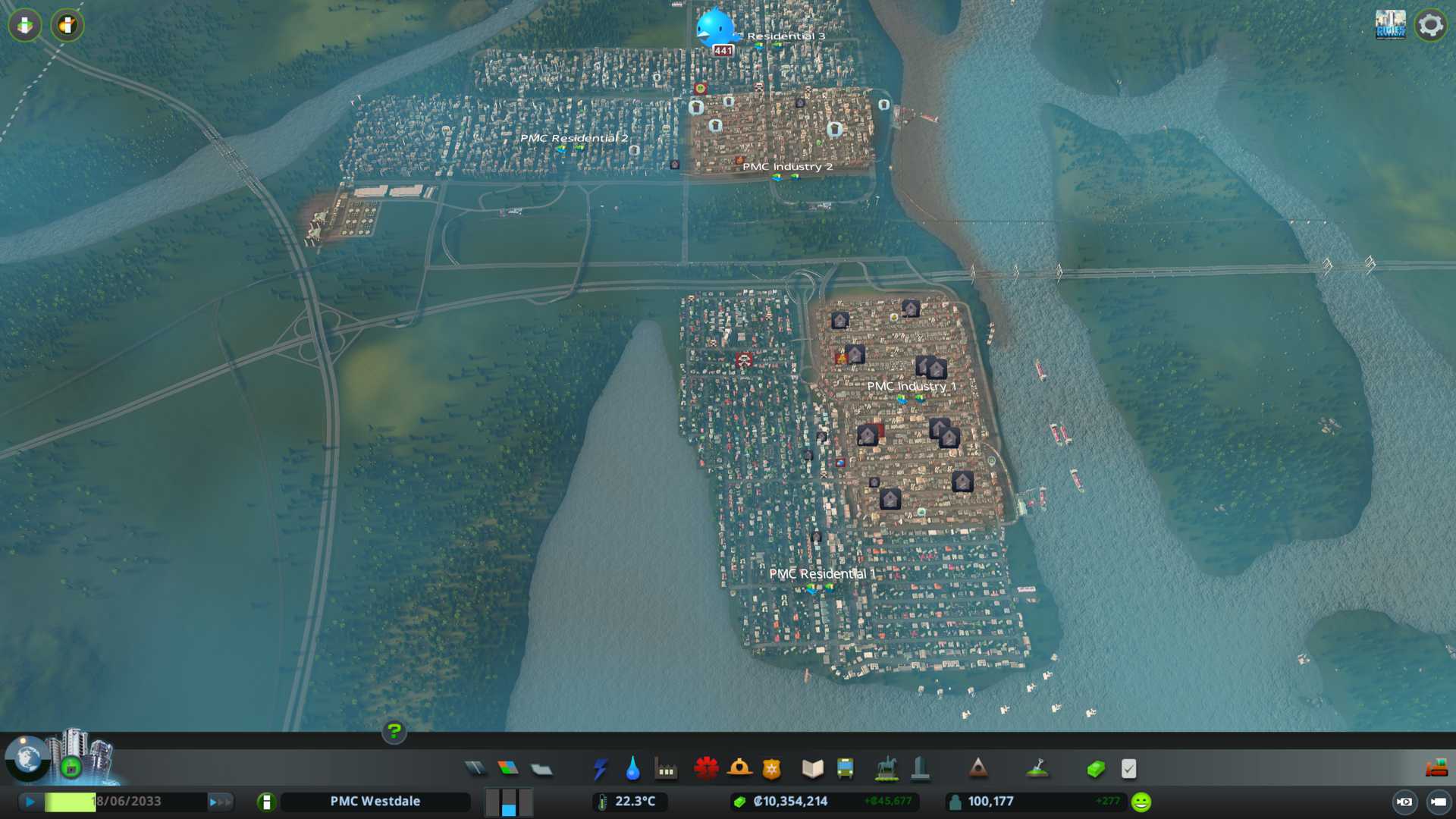
Task: Open the Education book menu
Action: coord(812,769)
